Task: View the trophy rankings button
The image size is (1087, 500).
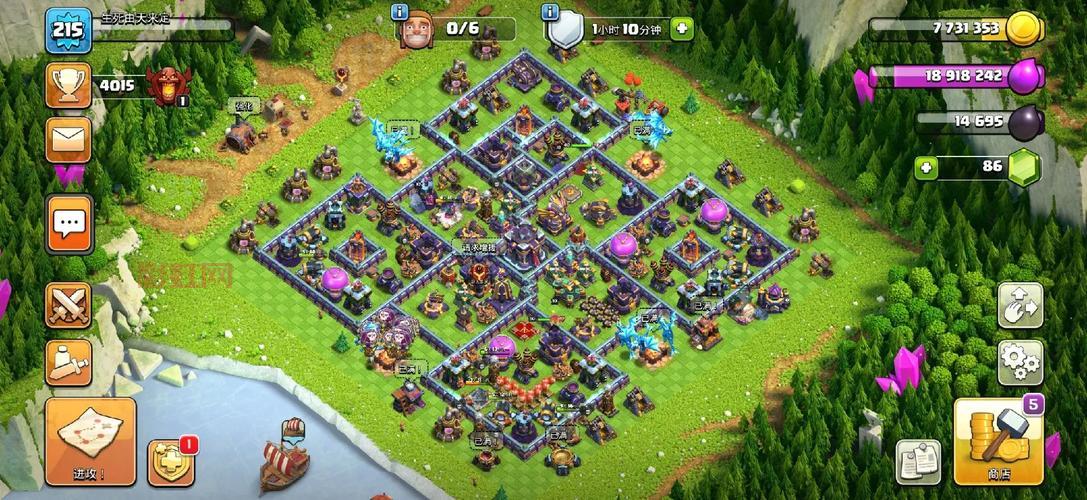Action: (68, 85)
